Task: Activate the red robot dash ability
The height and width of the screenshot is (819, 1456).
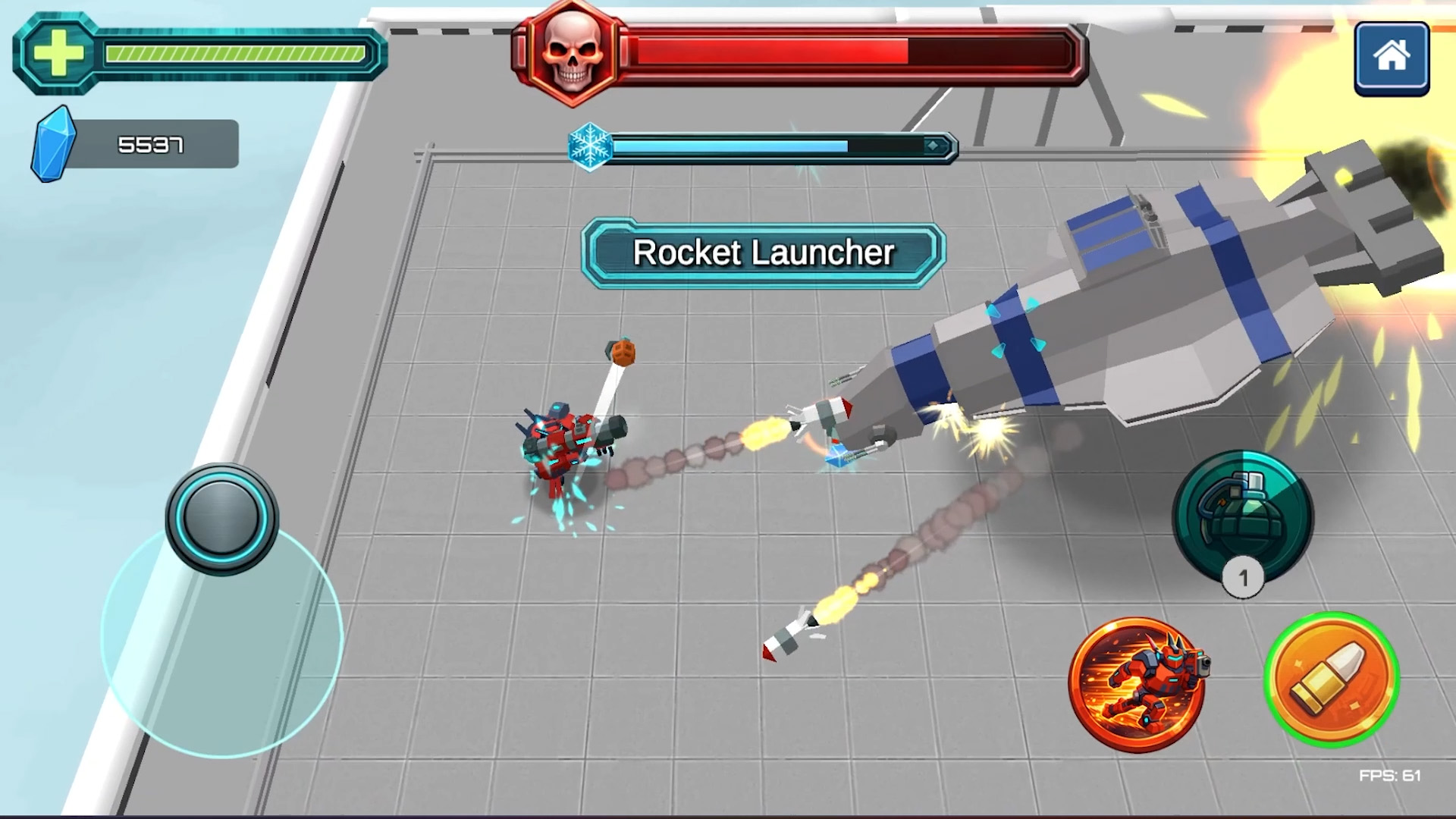Action: point(1136,684)
